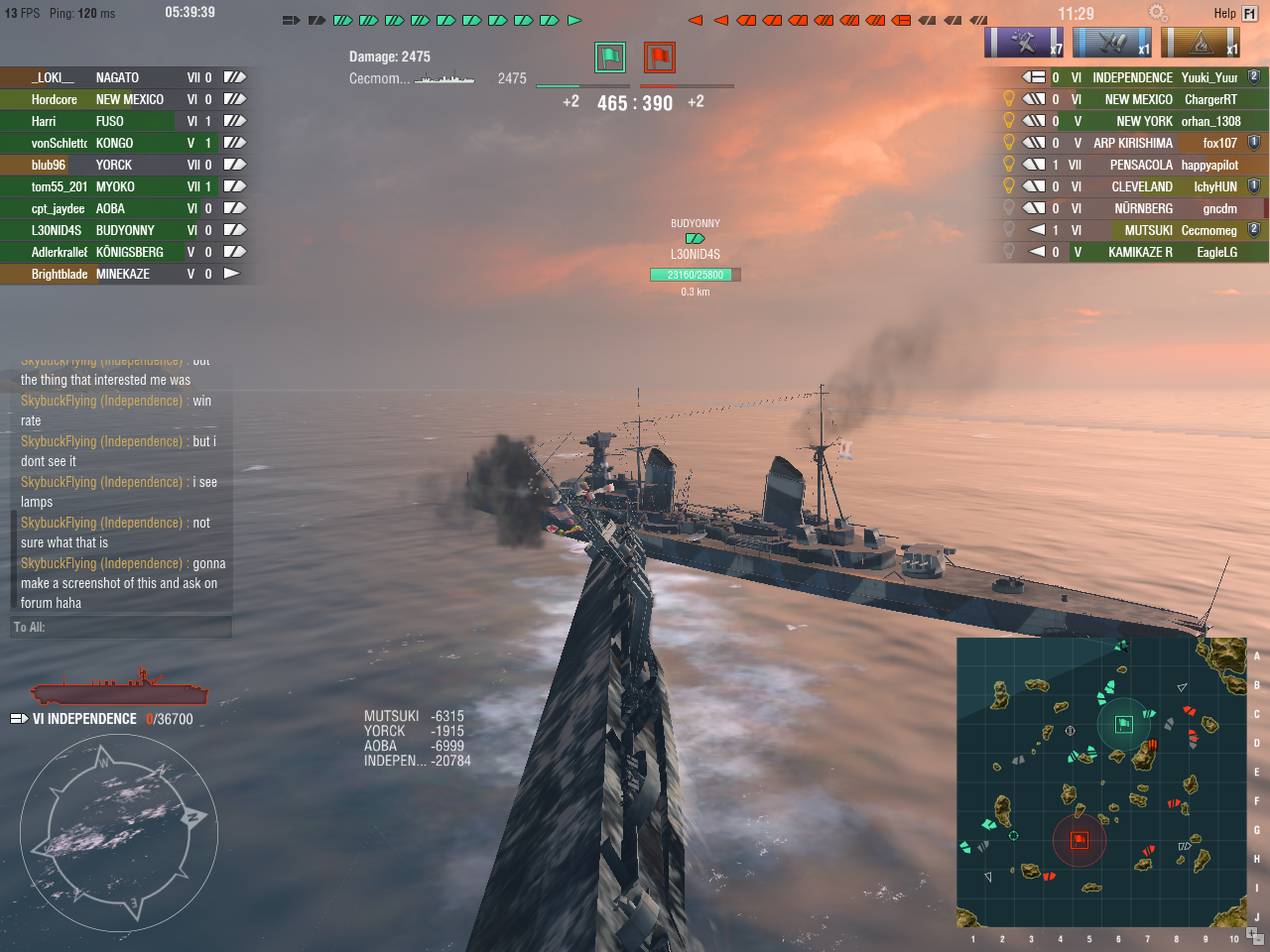This screenshot has height=952, width=1270.
Task: Select enemy KAMIKAZE R EagleLG row
Action: click(x=1141, y=252)
